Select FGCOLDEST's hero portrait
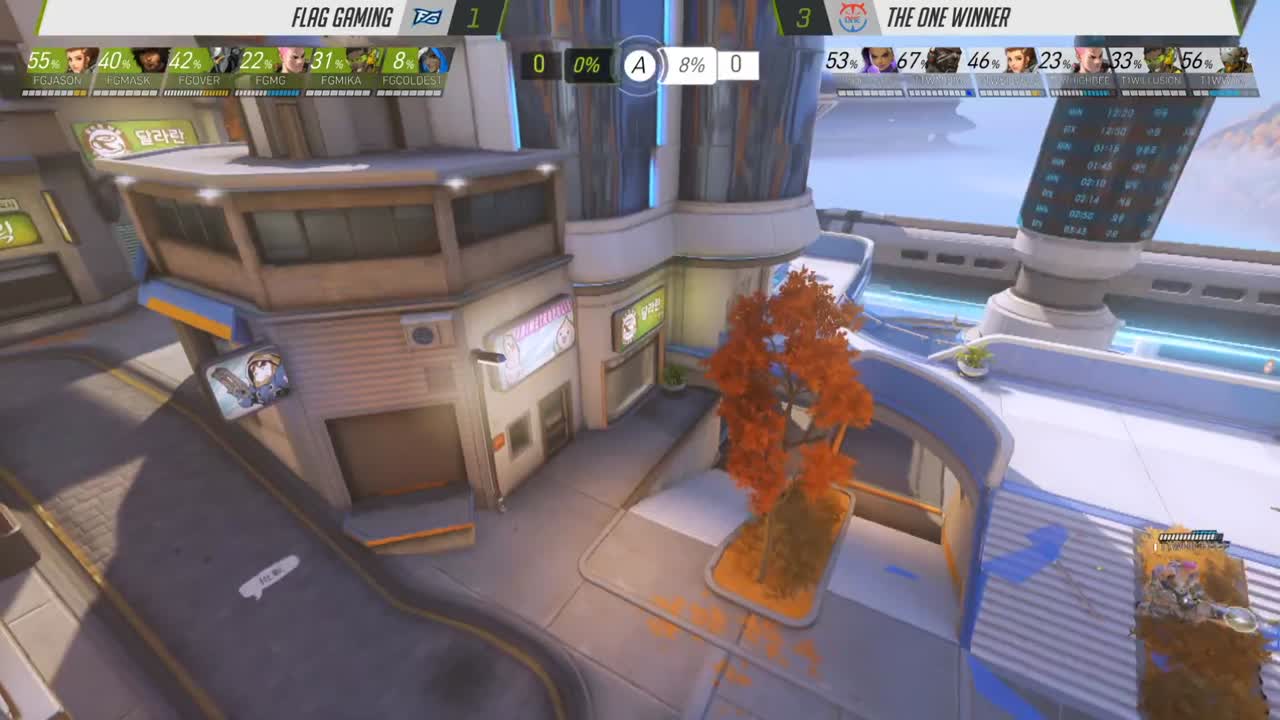The image size is (1280, 720). click(x=433, y=62)
